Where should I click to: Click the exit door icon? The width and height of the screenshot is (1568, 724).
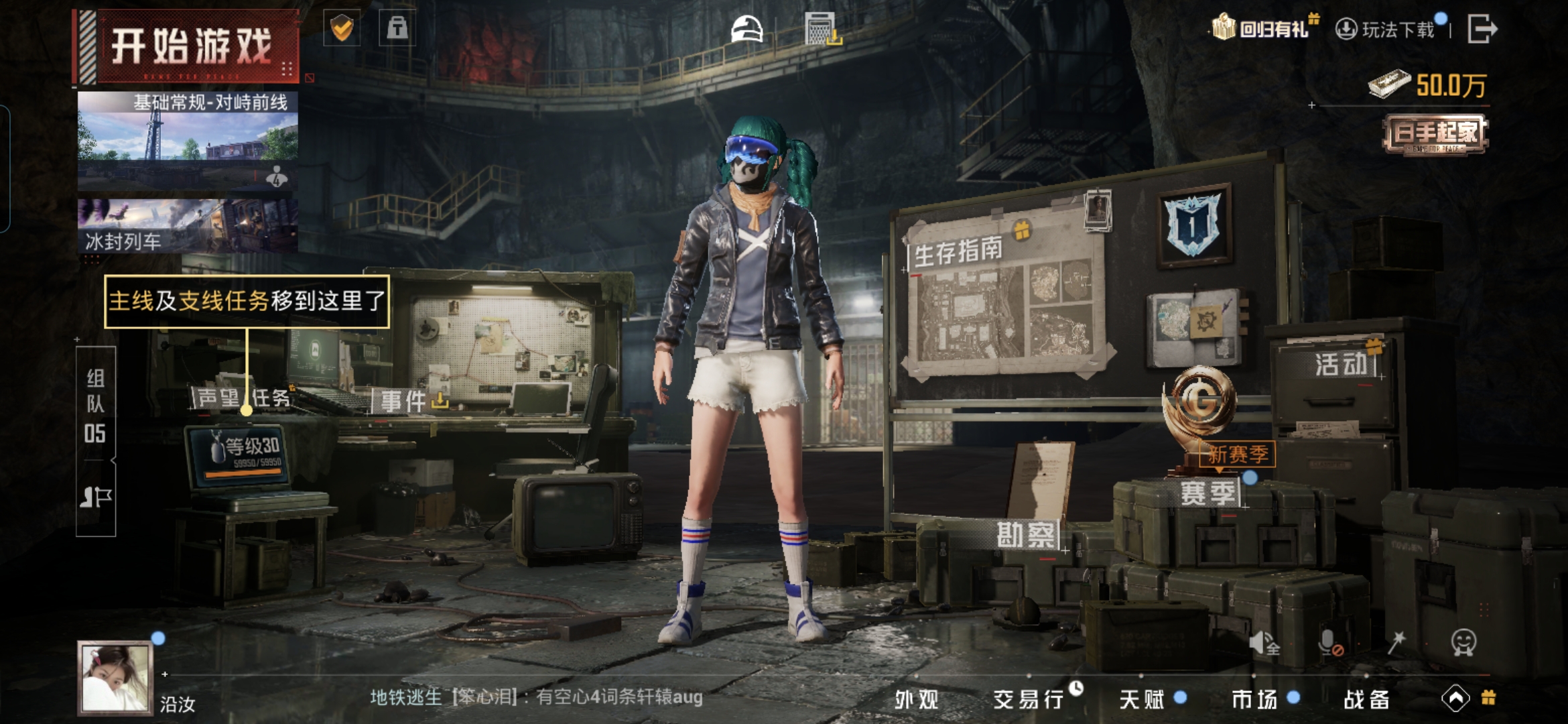point(1482,29)
